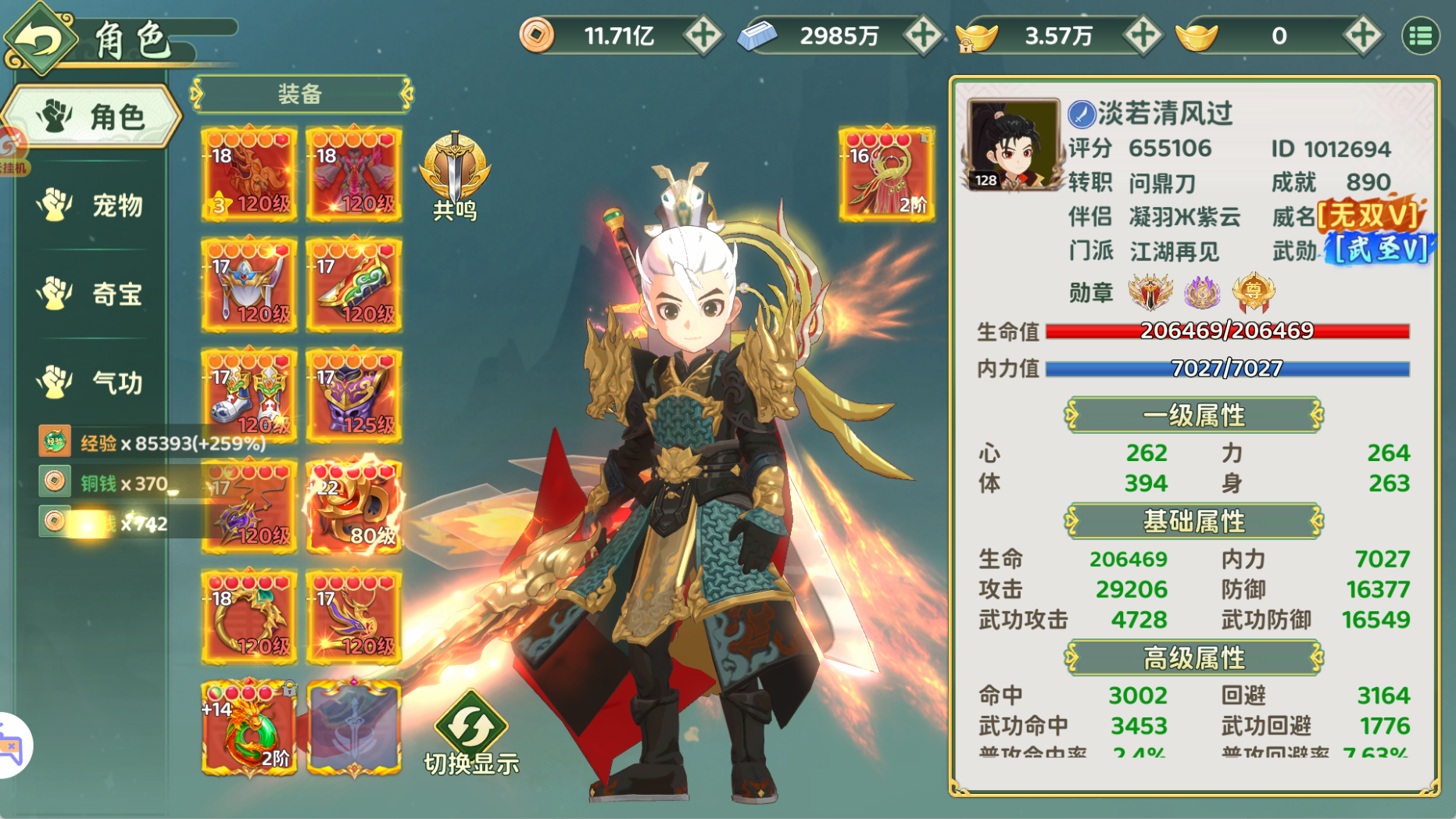Screen dimensions: 1456x819
Task: Add locked gold ingots with plus button
Action: click(1142, 36)
